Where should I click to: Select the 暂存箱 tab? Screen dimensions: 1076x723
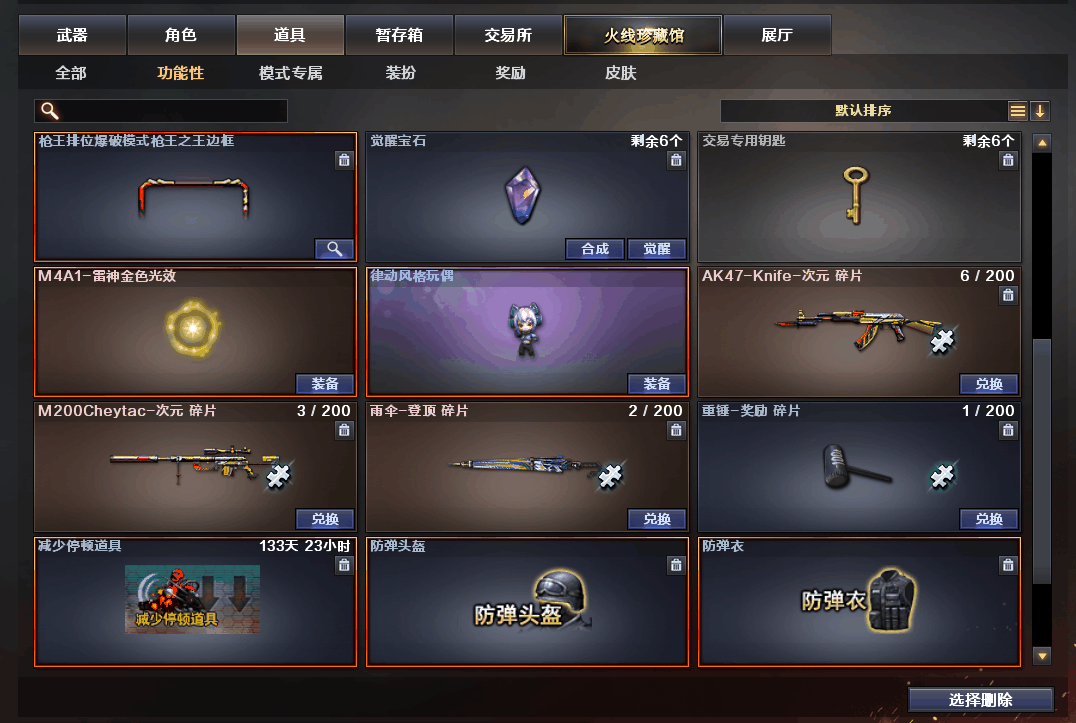pos(399,35)
